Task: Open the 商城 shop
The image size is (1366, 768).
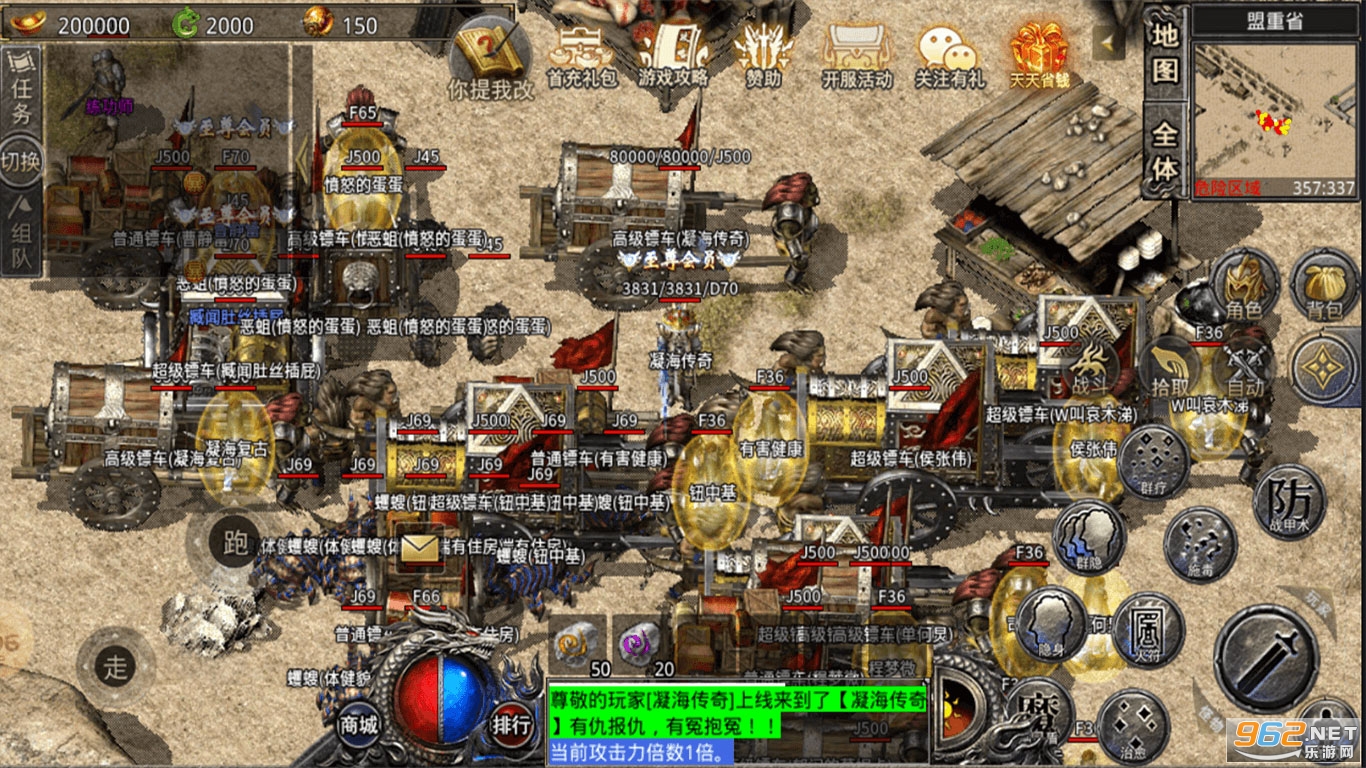Action: (358, 723)
